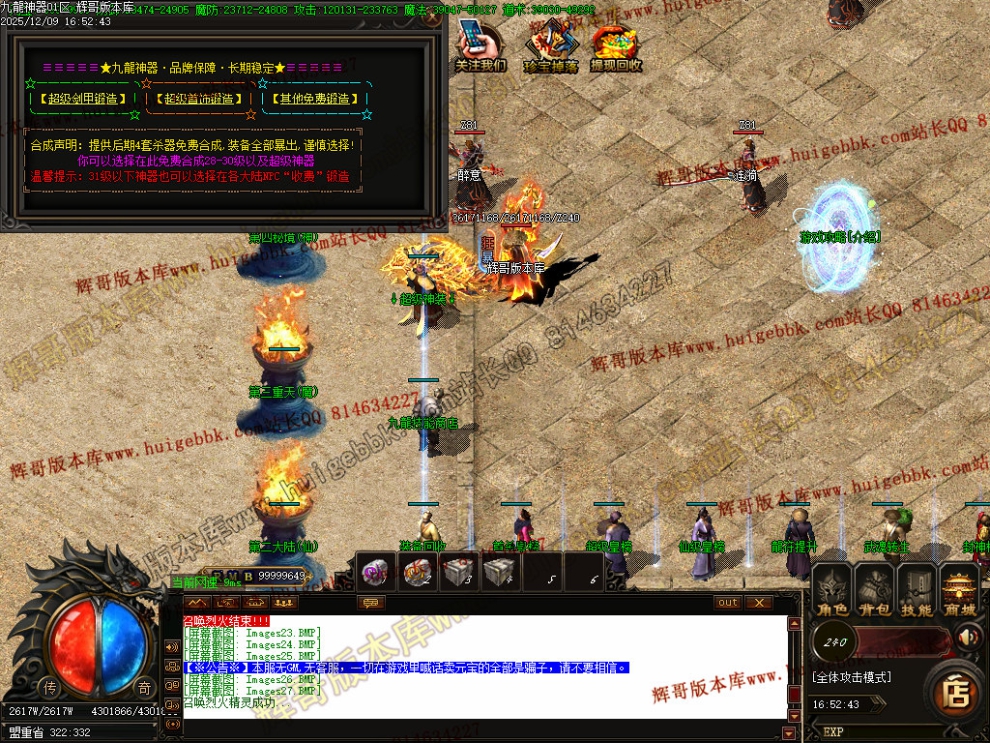Open the chat speech-bubble button

coord(372,602)
